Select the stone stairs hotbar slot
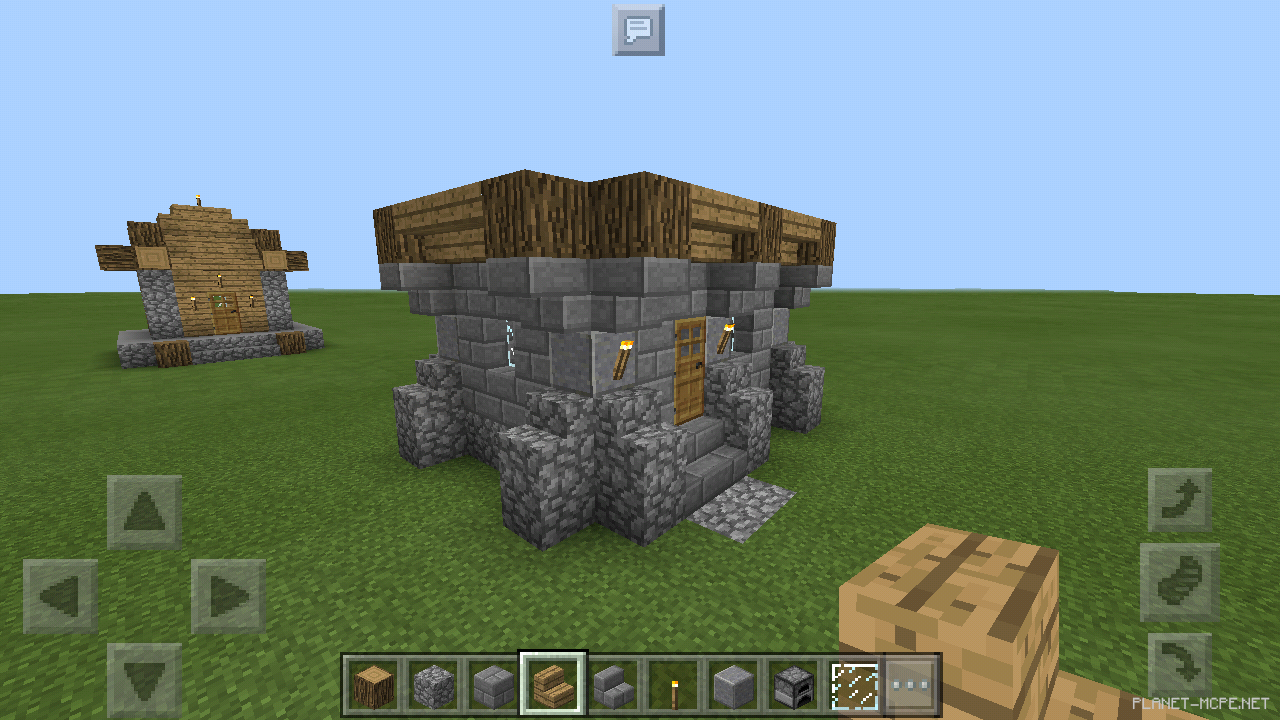Screen dimensions: 1280x720 (x=613, y=681)
